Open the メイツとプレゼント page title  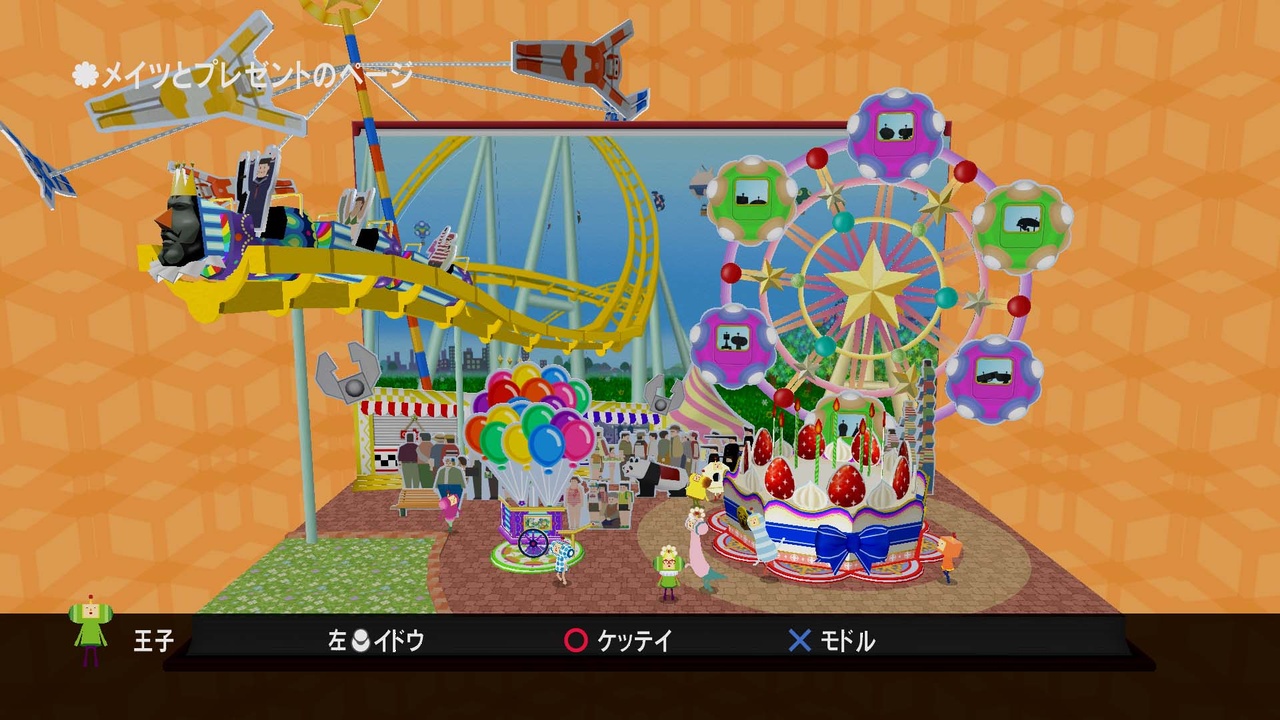pyautogui.click(x=240, y=71)
